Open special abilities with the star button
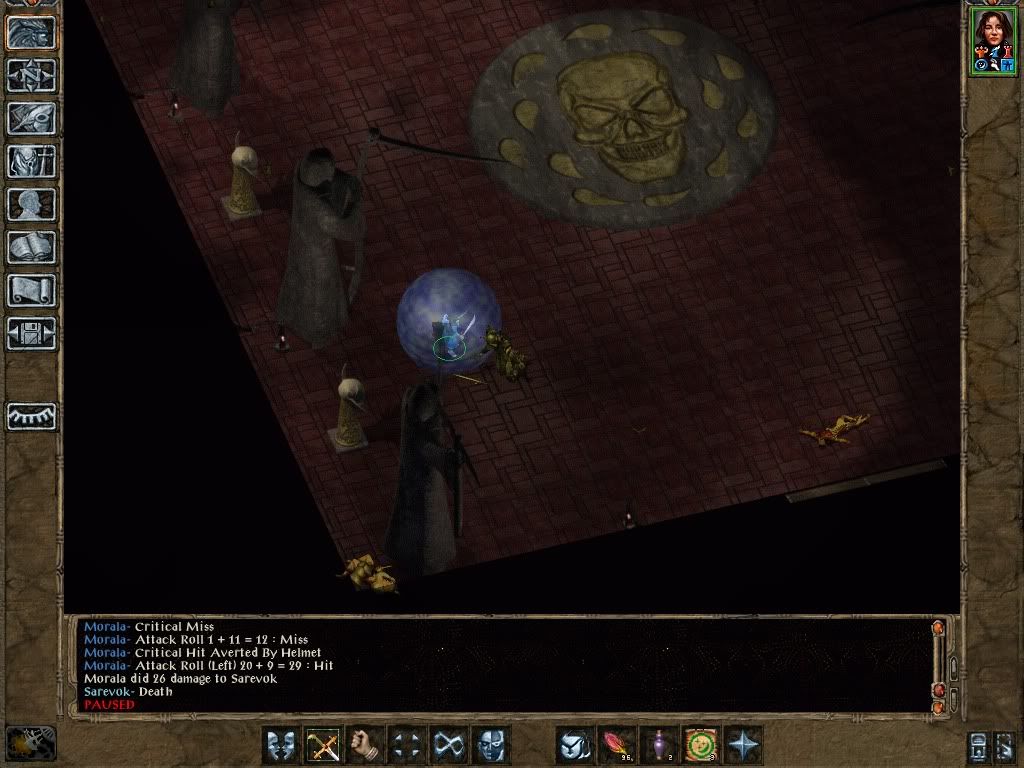The image size is (1024, 768). point(743,745)
